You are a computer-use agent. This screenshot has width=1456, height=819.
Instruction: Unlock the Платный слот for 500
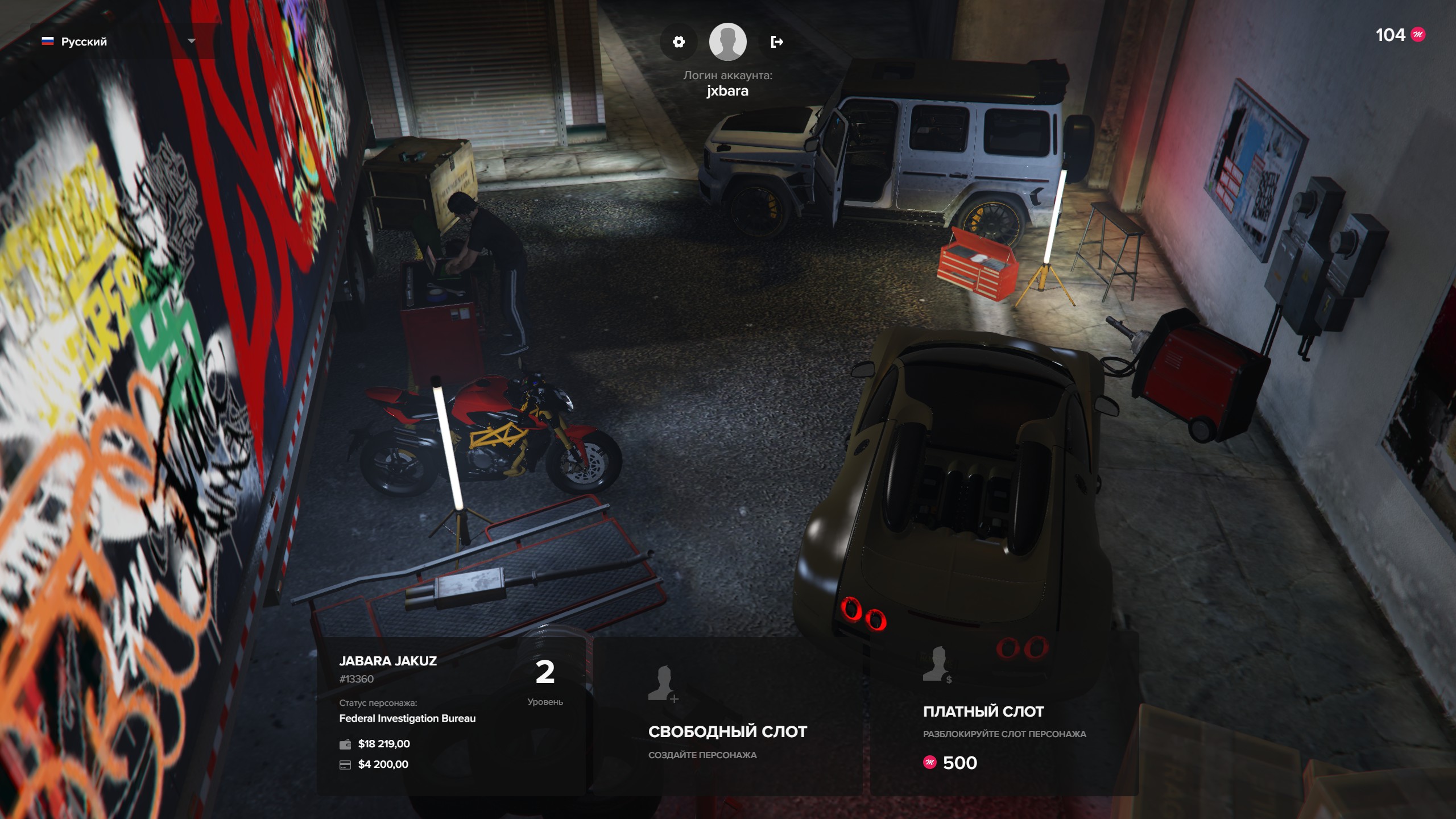pos(1004,715)
